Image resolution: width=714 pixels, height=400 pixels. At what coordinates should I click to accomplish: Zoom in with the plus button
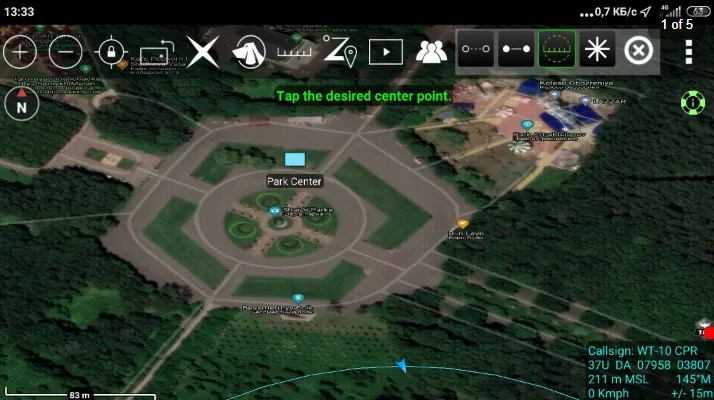pos(19,51)
